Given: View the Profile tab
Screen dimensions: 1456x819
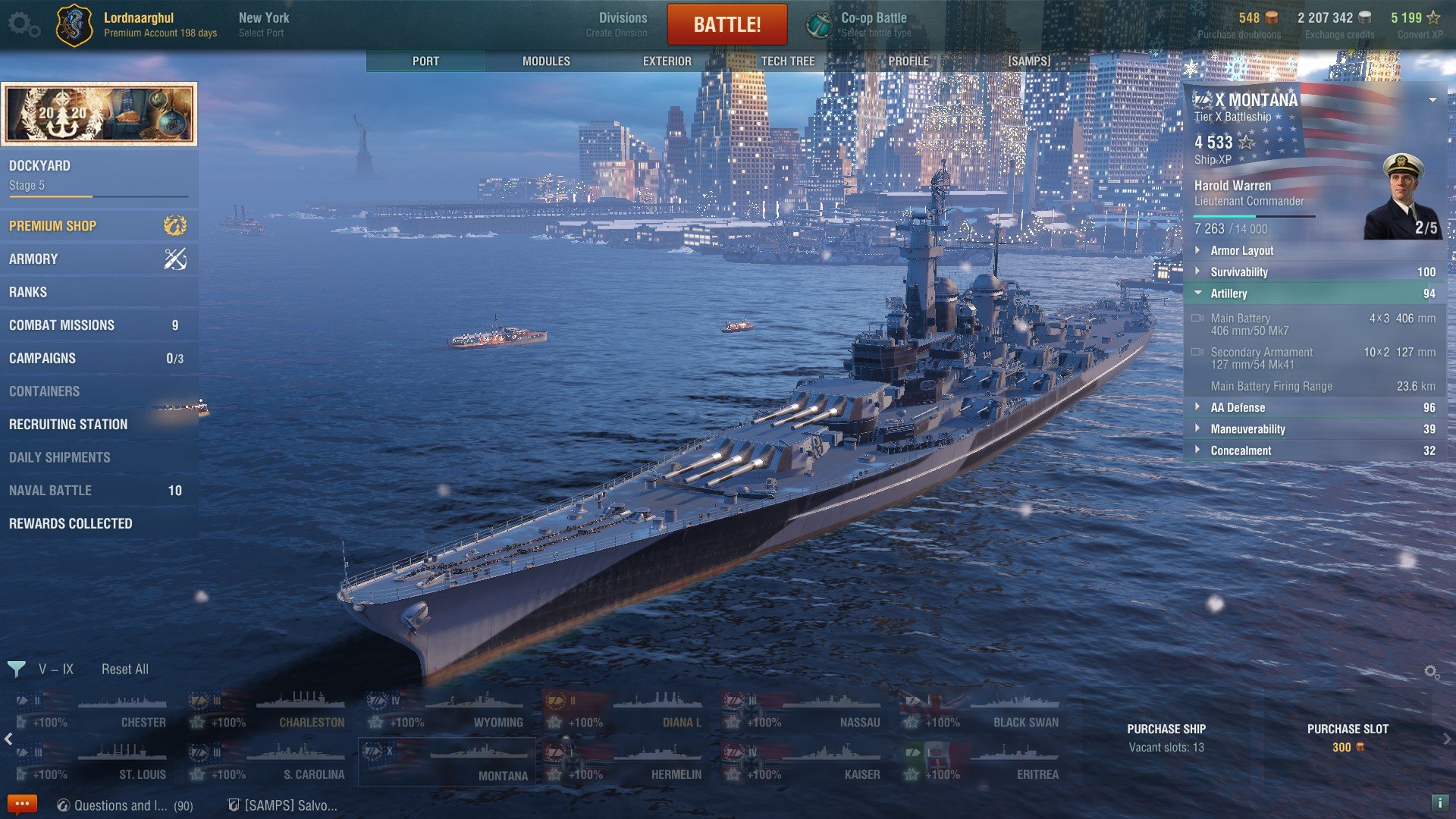Looking at the screenshot, I should (908, 61).
